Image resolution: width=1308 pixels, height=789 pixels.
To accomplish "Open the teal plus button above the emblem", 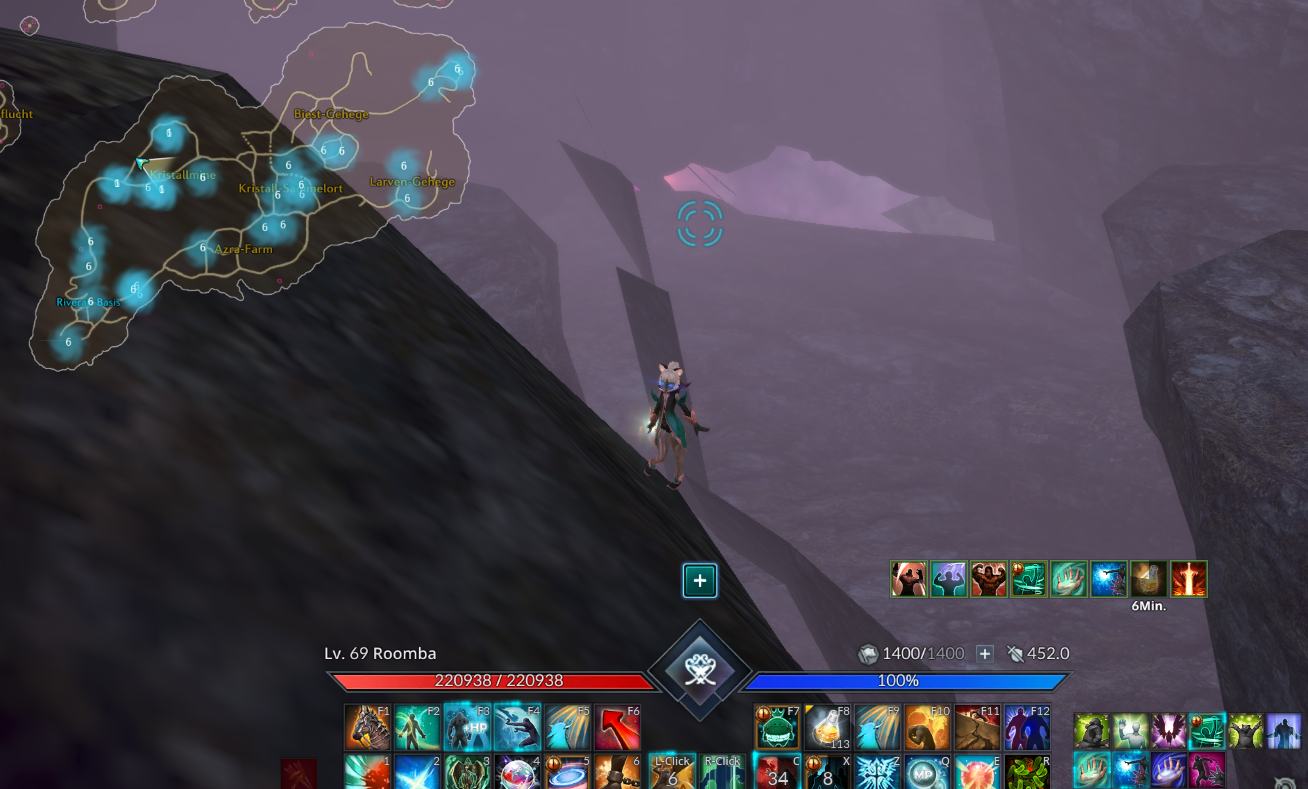I will click(700, 580).
